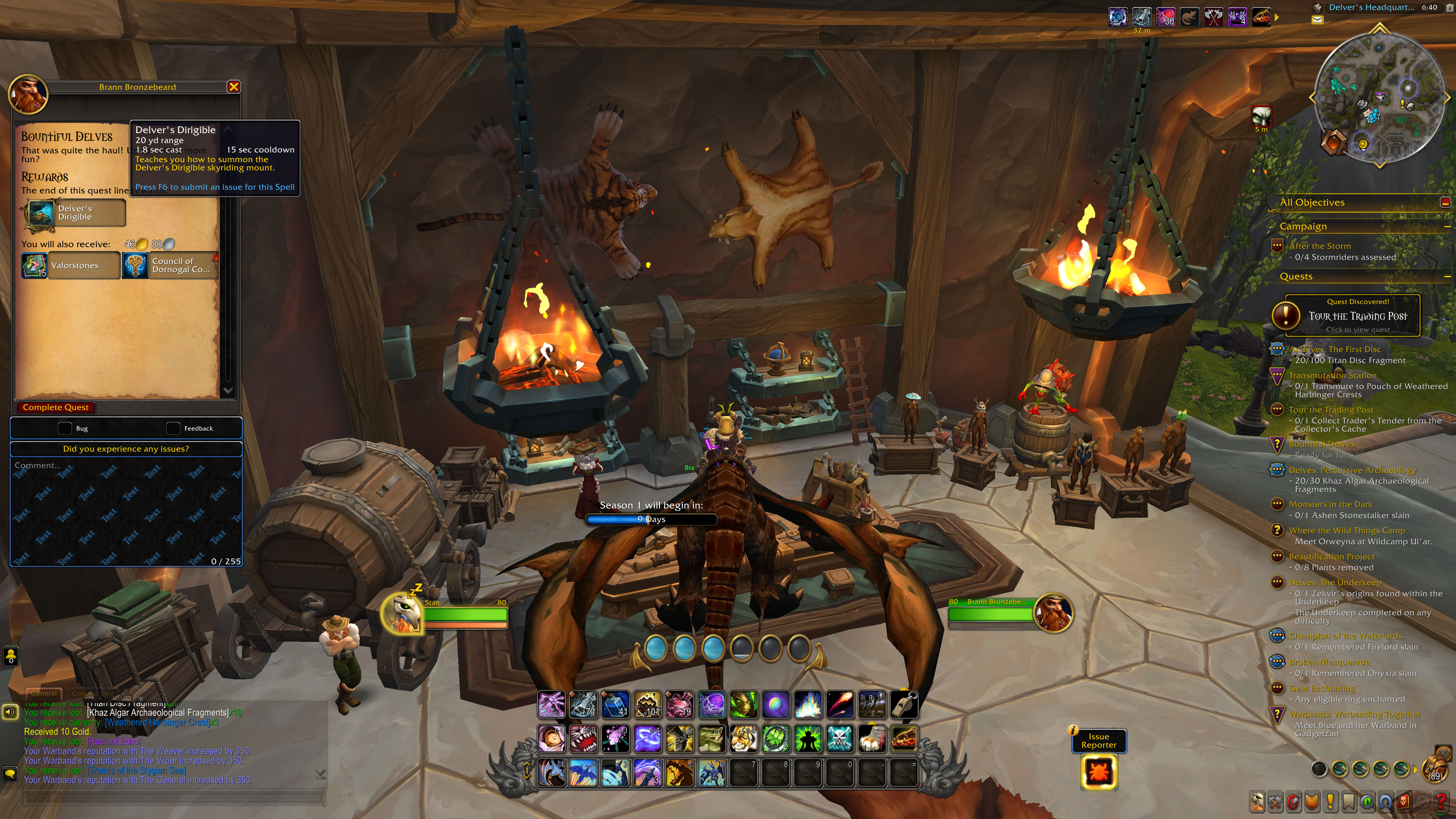Complete the Bountiful Delves quest
This screenshot has height=819, width=1456.
[x=55, y=407]
